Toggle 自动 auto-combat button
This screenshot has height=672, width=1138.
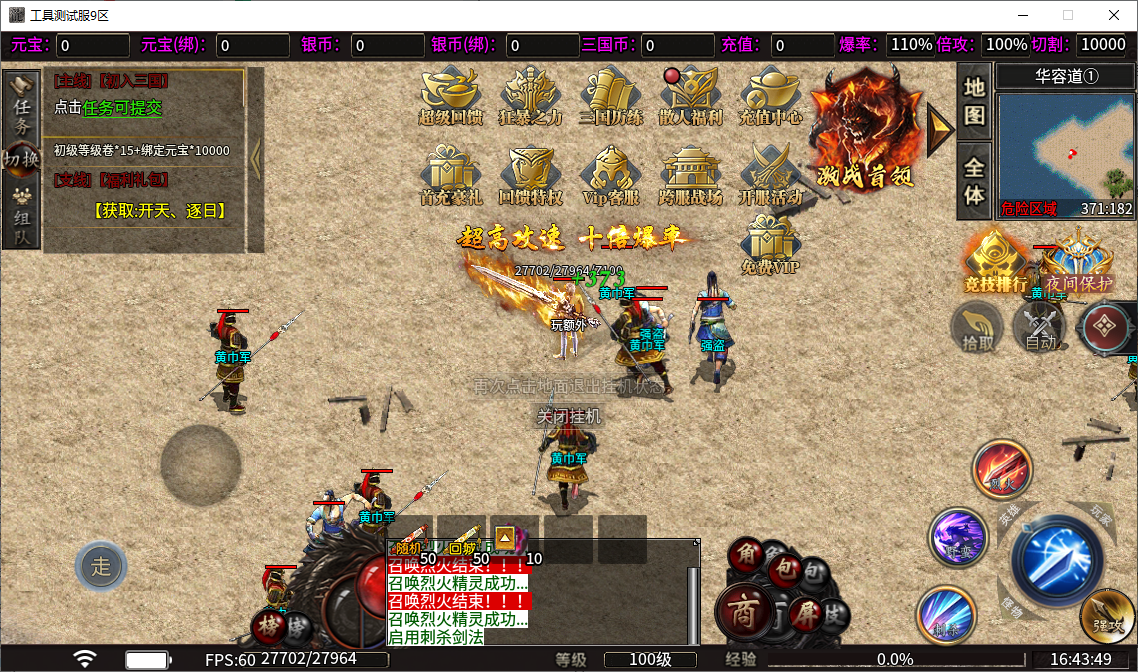(x=1041, y=328)
